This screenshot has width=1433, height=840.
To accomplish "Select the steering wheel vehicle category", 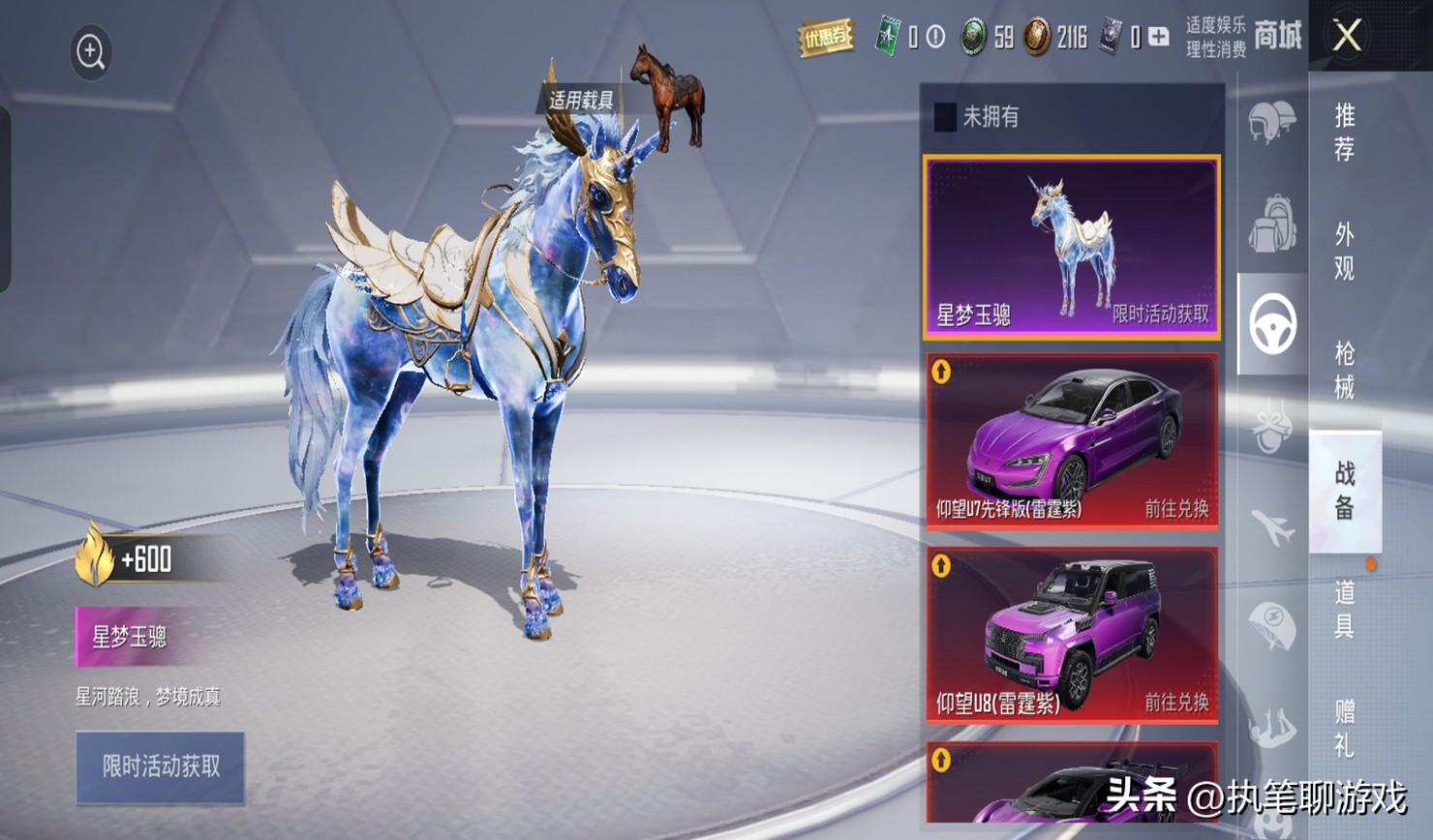I will click(1272, 324).
